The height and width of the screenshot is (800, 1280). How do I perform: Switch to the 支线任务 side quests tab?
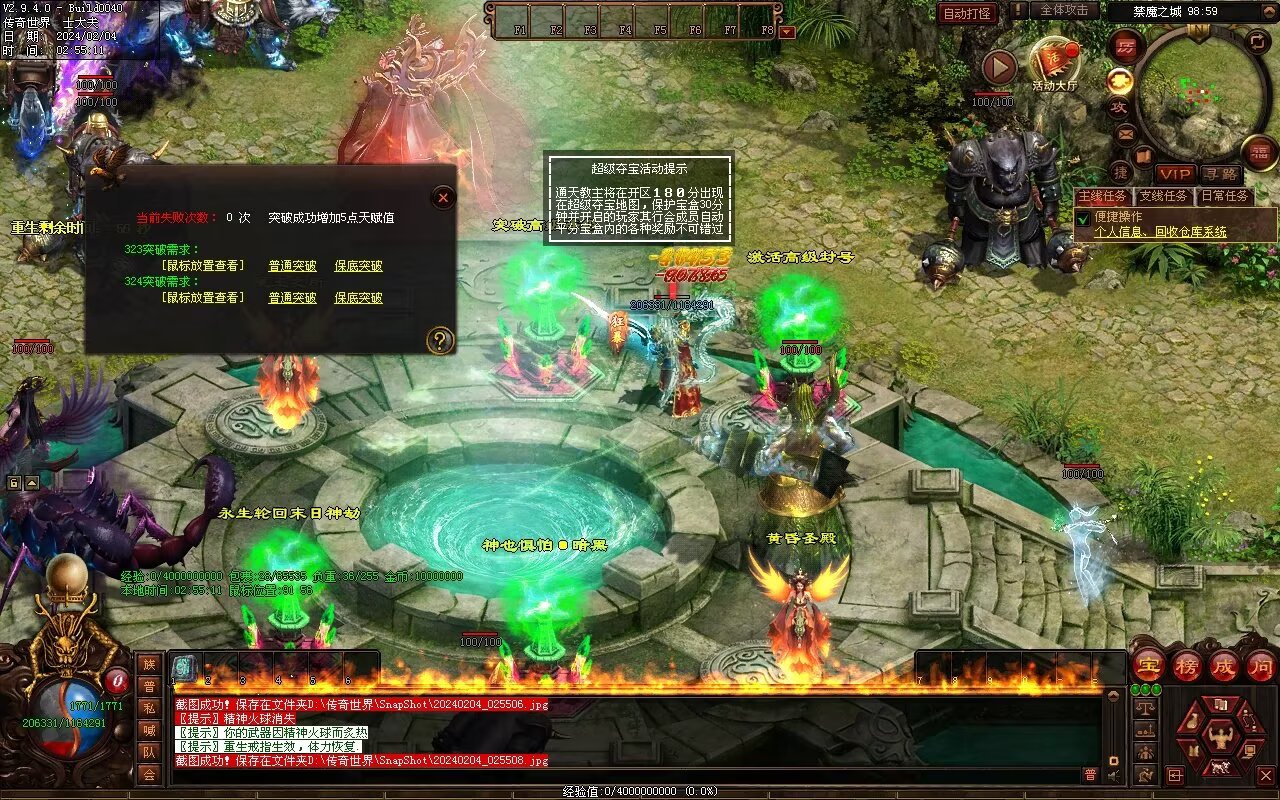pyautogui.click(x=1163, y=196)
